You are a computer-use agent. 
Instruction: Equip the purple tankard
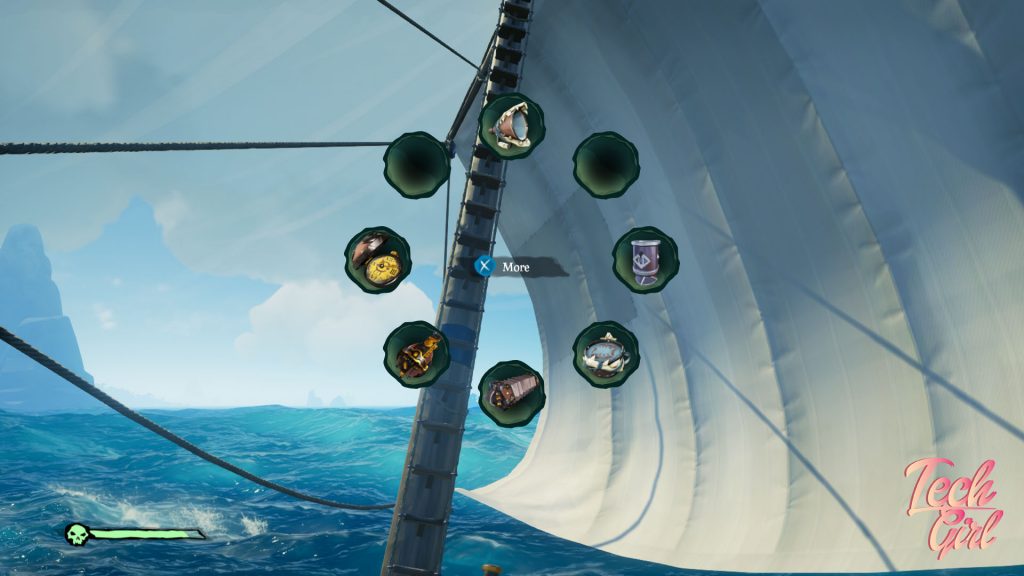pyautogui.click(x=645, y=260)
